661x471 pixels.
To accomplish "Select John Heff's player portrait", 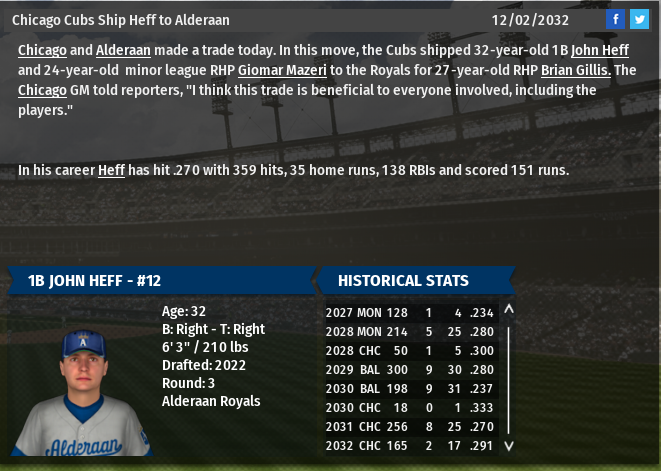I will pyautogui.click(x=81, y=392).
